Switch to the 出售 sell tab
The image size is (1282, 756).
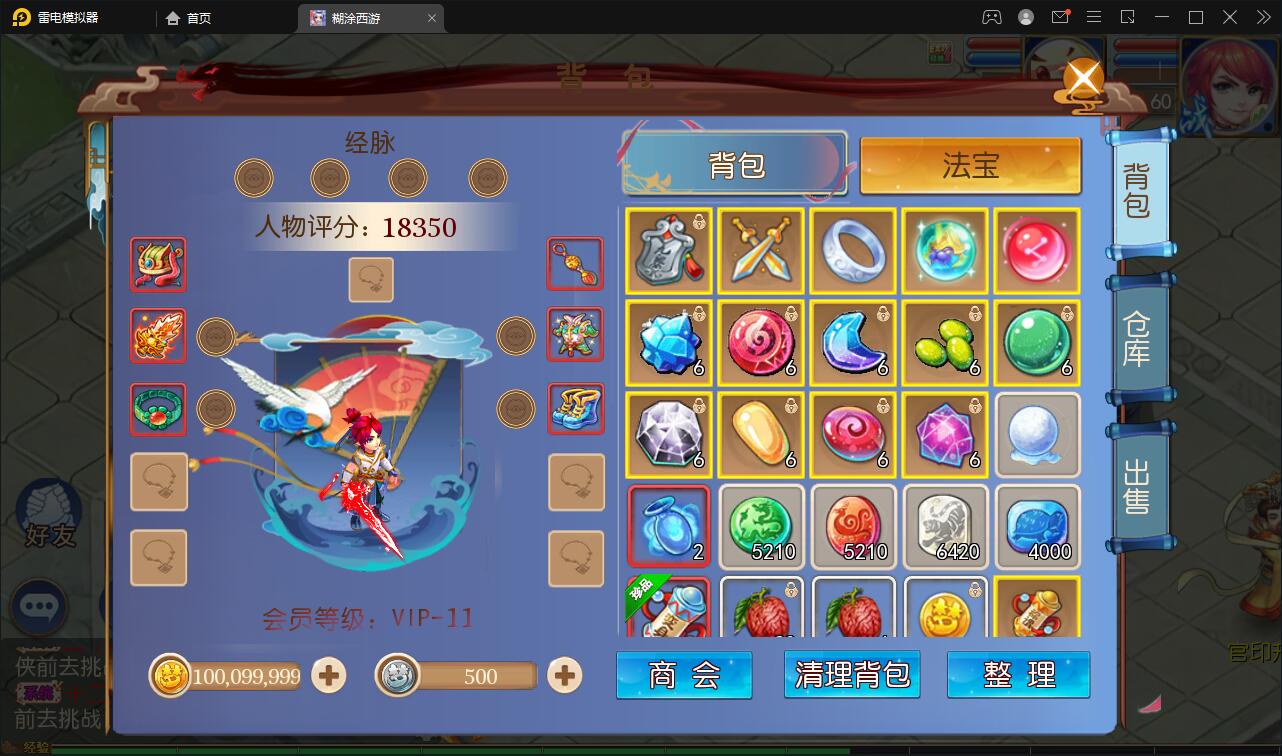tap(1139, 482)
